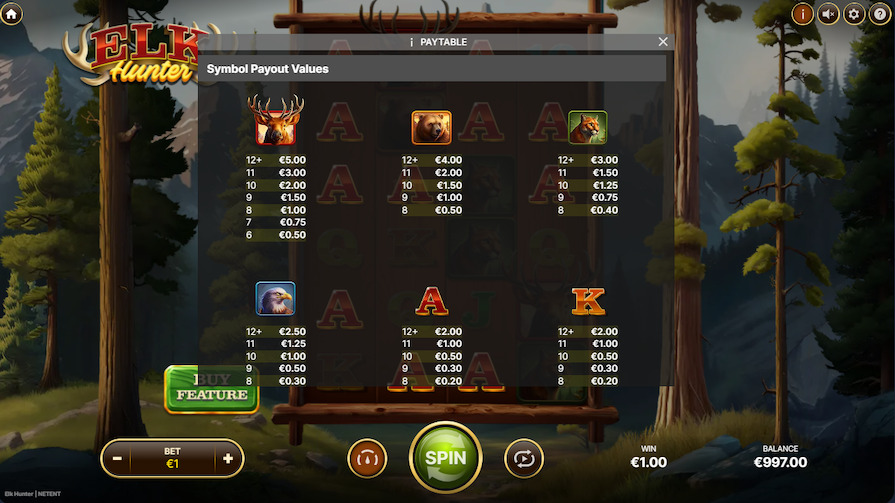Hit the green SPIN button

tap(446, 458)
